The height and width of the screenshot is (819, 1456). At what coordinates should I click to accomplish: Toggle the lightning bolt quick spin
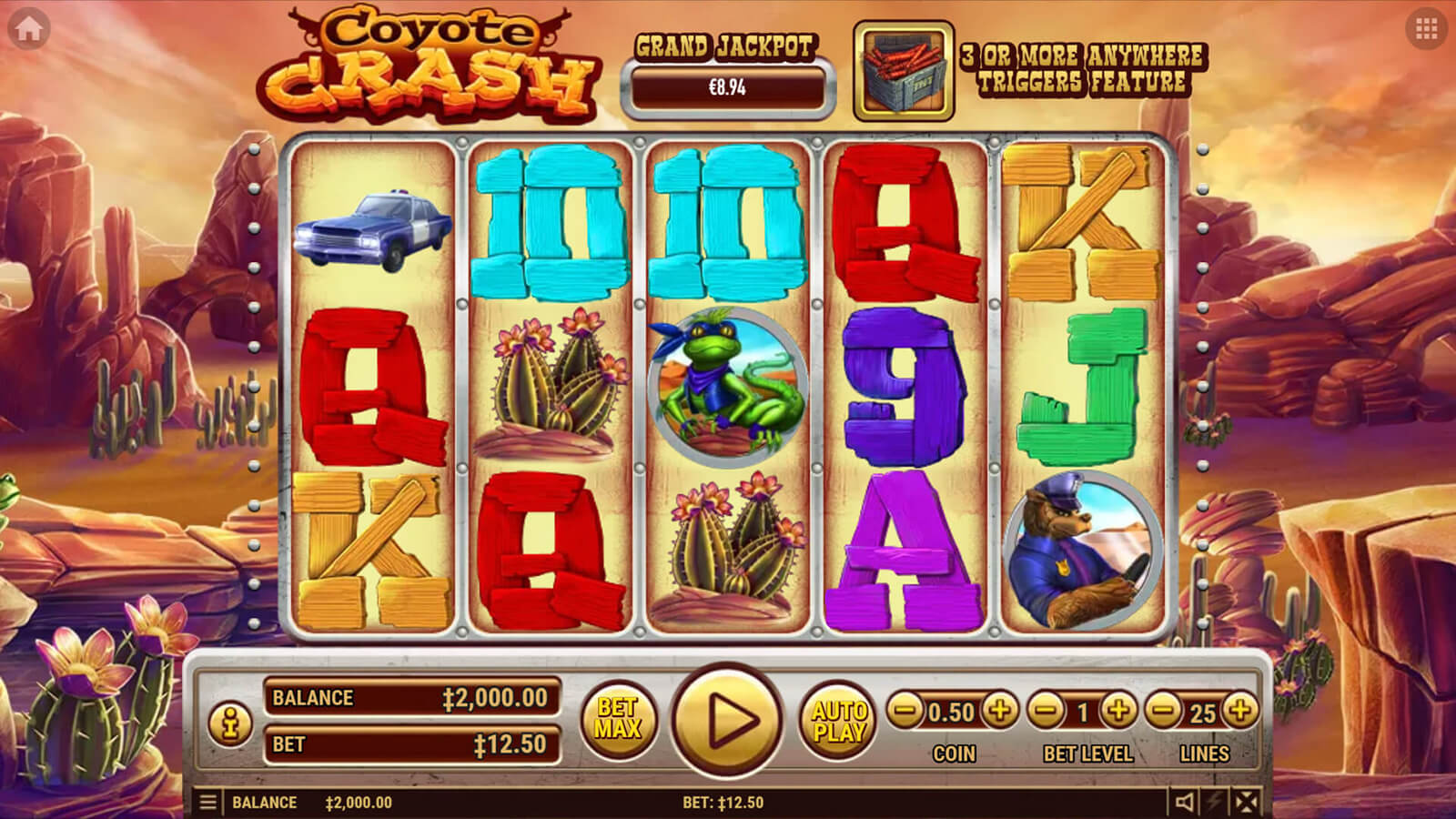tap(1215, 803)
